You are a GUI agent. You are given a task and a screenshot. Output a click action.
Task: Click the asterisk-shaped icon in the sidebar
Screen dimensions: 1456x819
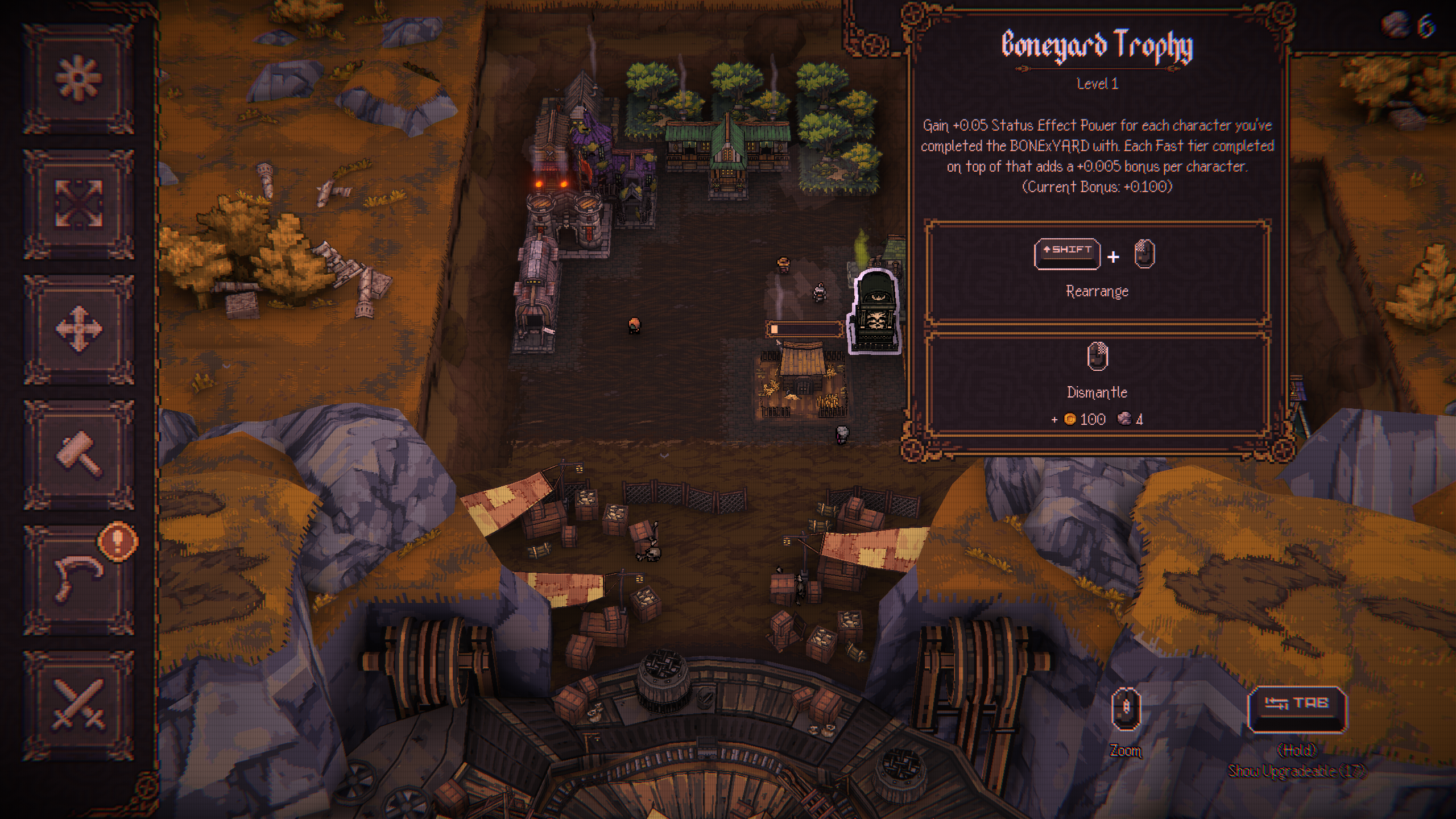pos(78,78)
